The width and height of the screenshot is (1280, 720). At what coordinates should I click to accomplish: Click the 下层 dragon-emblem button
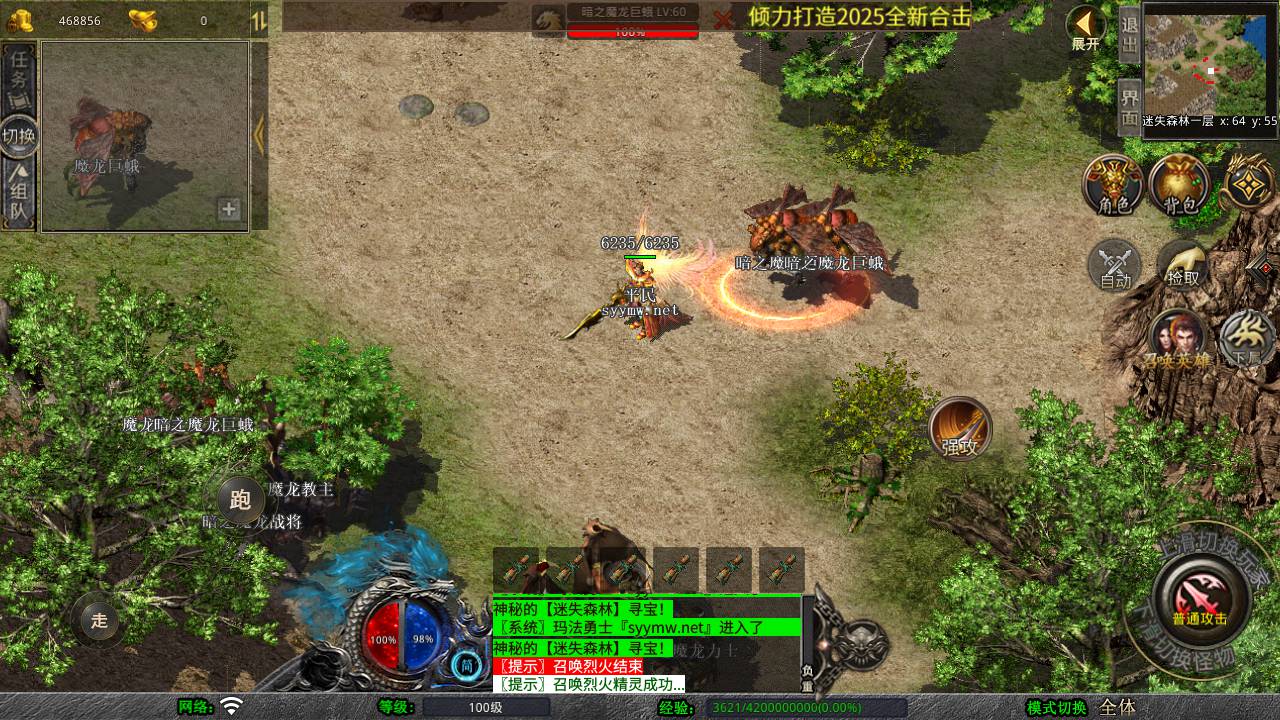[1246, 338]
